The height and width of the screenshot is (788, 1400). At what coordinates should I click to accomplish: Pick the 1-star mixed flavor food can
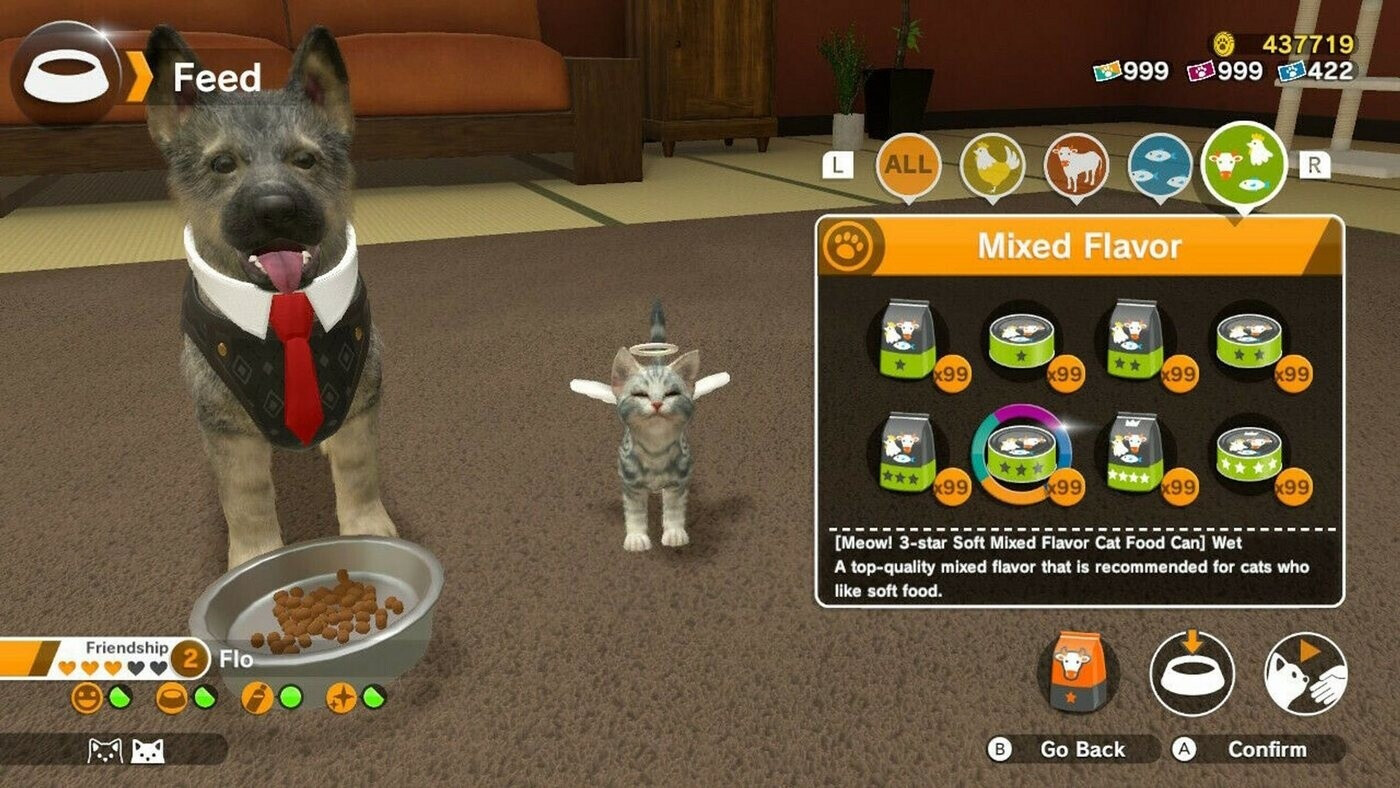coord(1022,342)
